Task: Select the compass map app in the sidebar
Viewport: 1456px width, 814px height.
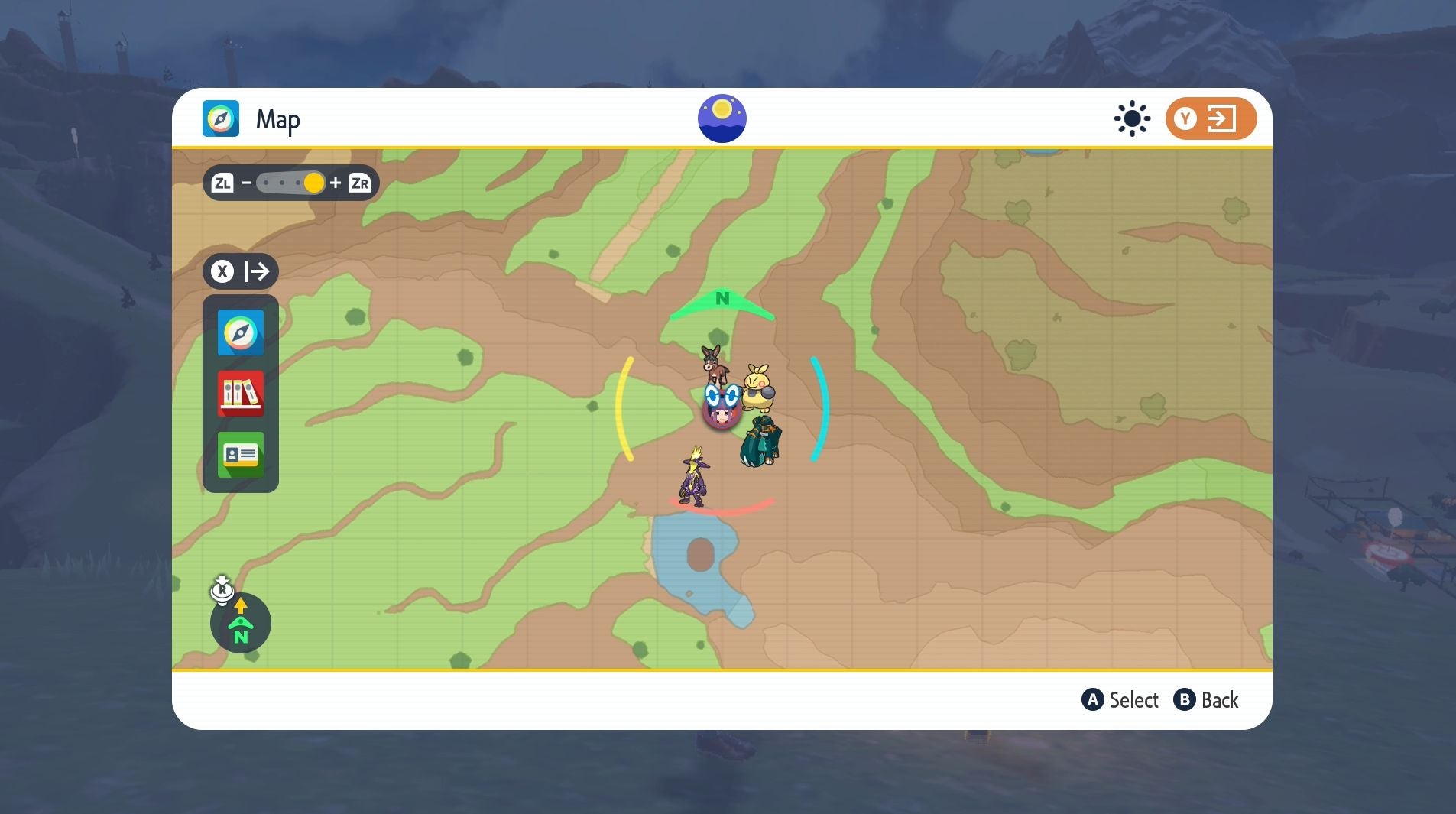Action: tap(240, 332)
